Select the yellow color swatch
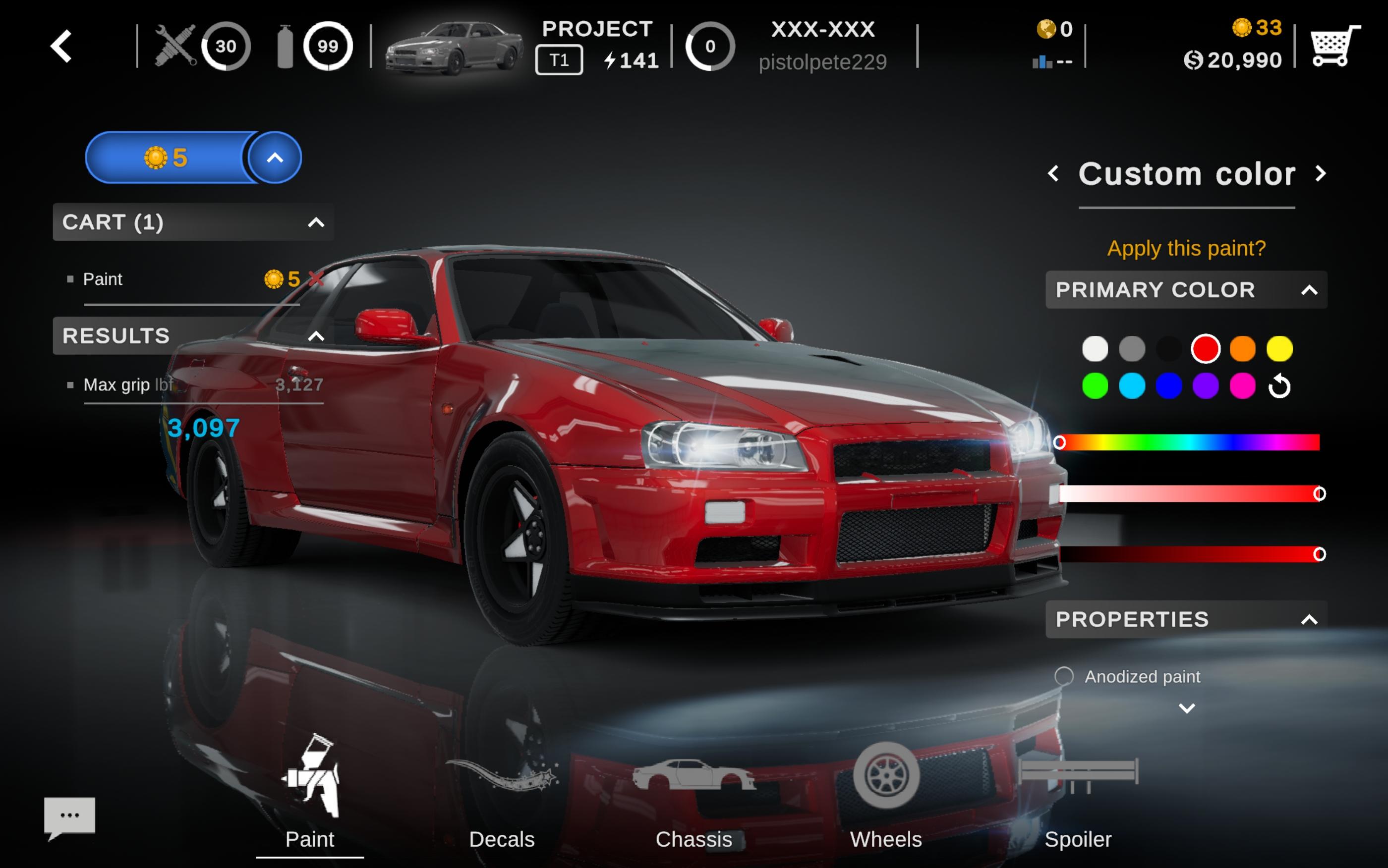This screenshot has height=868, width=1388. (1279, 349)
